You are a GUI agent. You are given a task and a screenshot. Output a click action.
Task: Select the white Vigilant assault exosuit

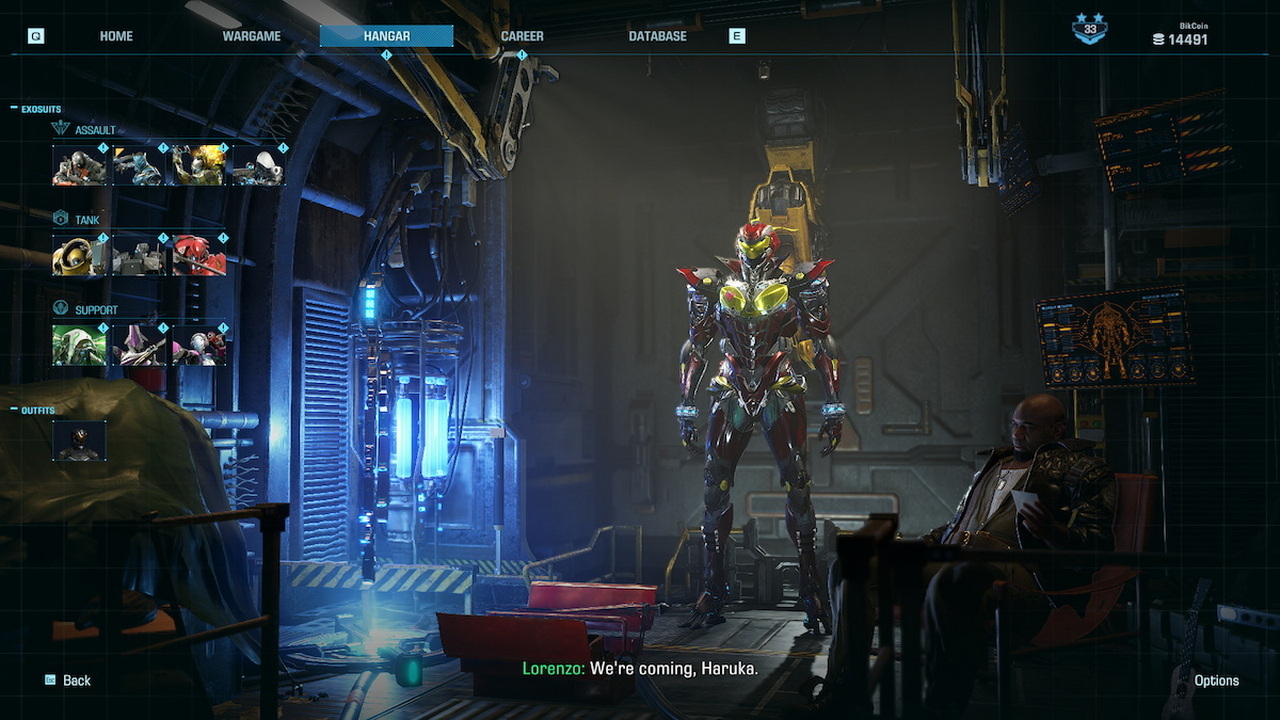tap(259, 166)
